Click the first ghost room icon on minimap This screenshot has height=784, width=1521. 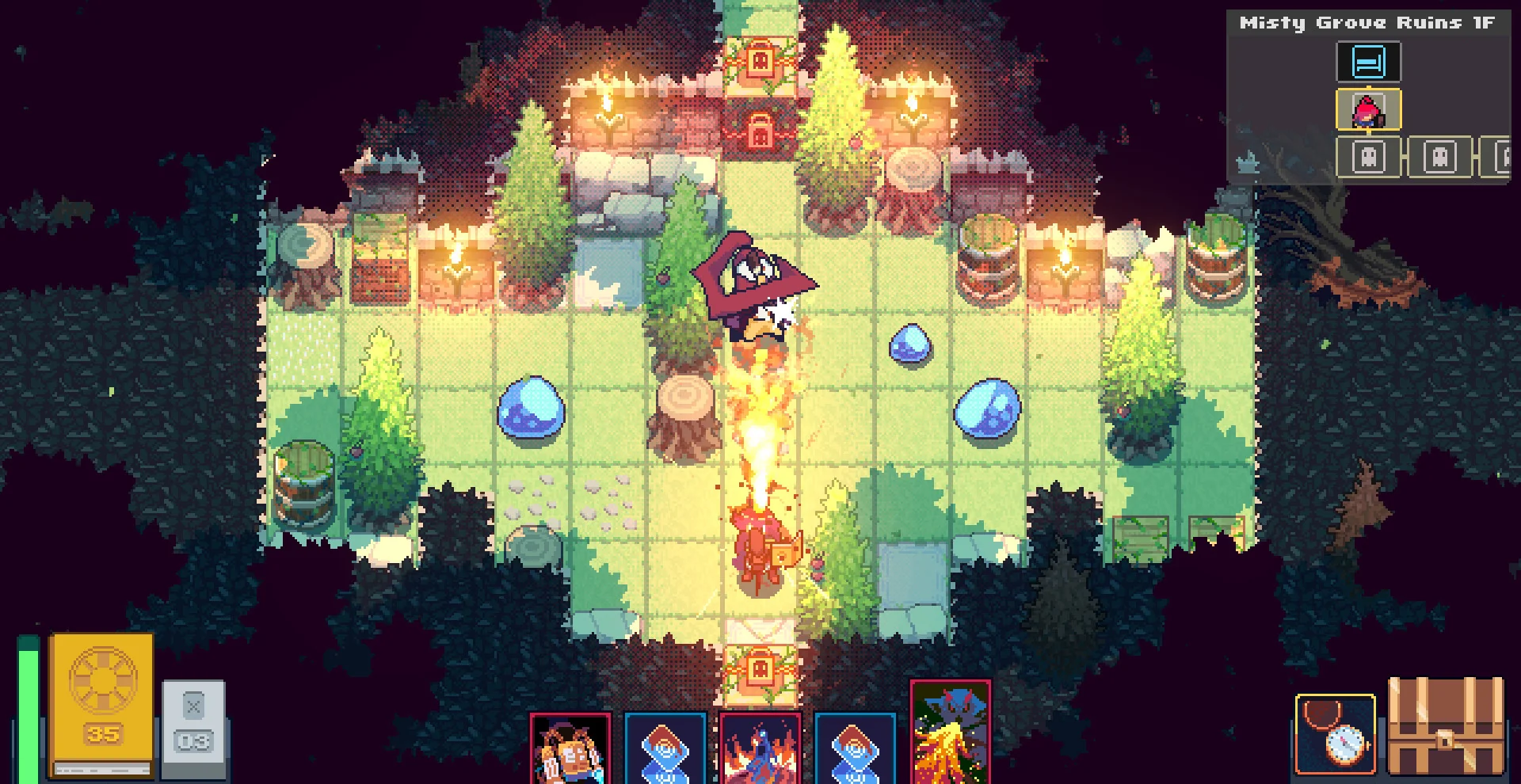pos(1367,157)
